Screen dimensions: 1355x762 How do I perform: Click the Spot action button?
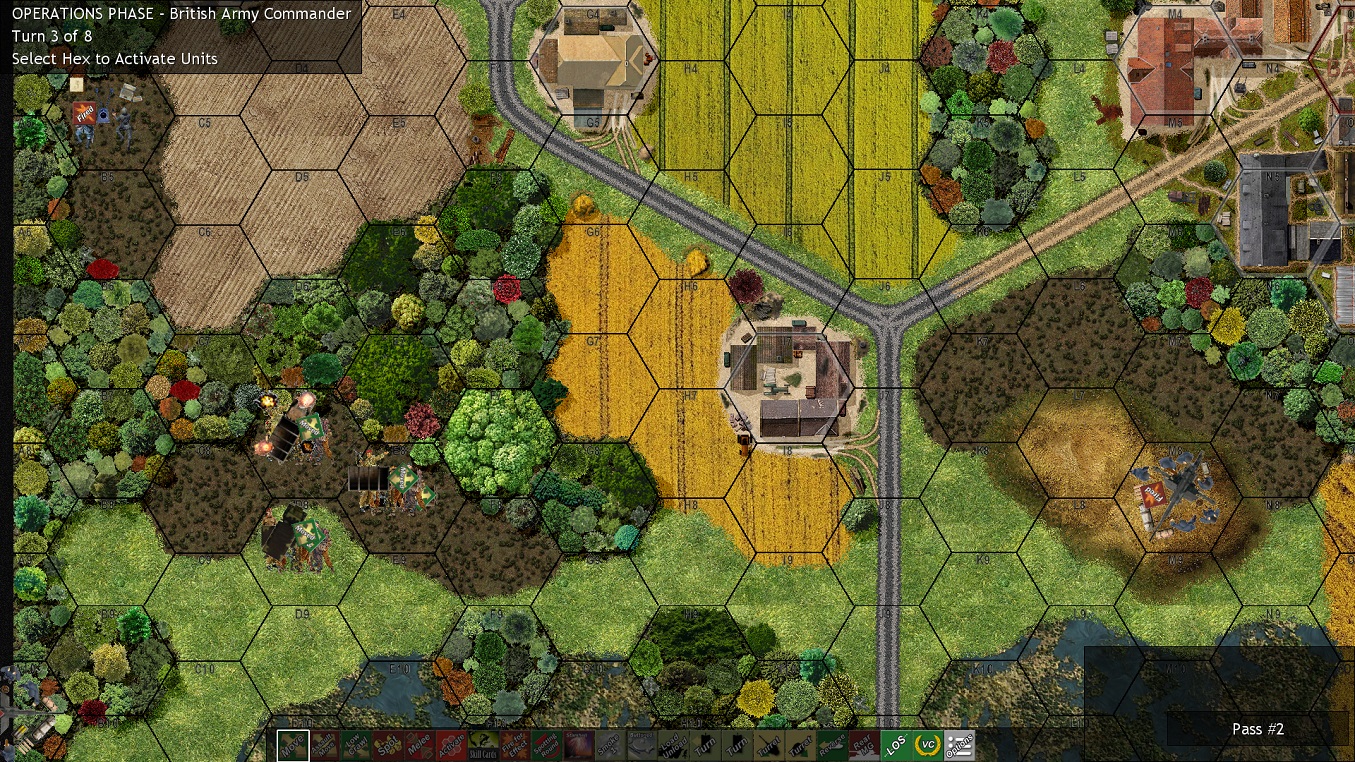tap(388, 746)
